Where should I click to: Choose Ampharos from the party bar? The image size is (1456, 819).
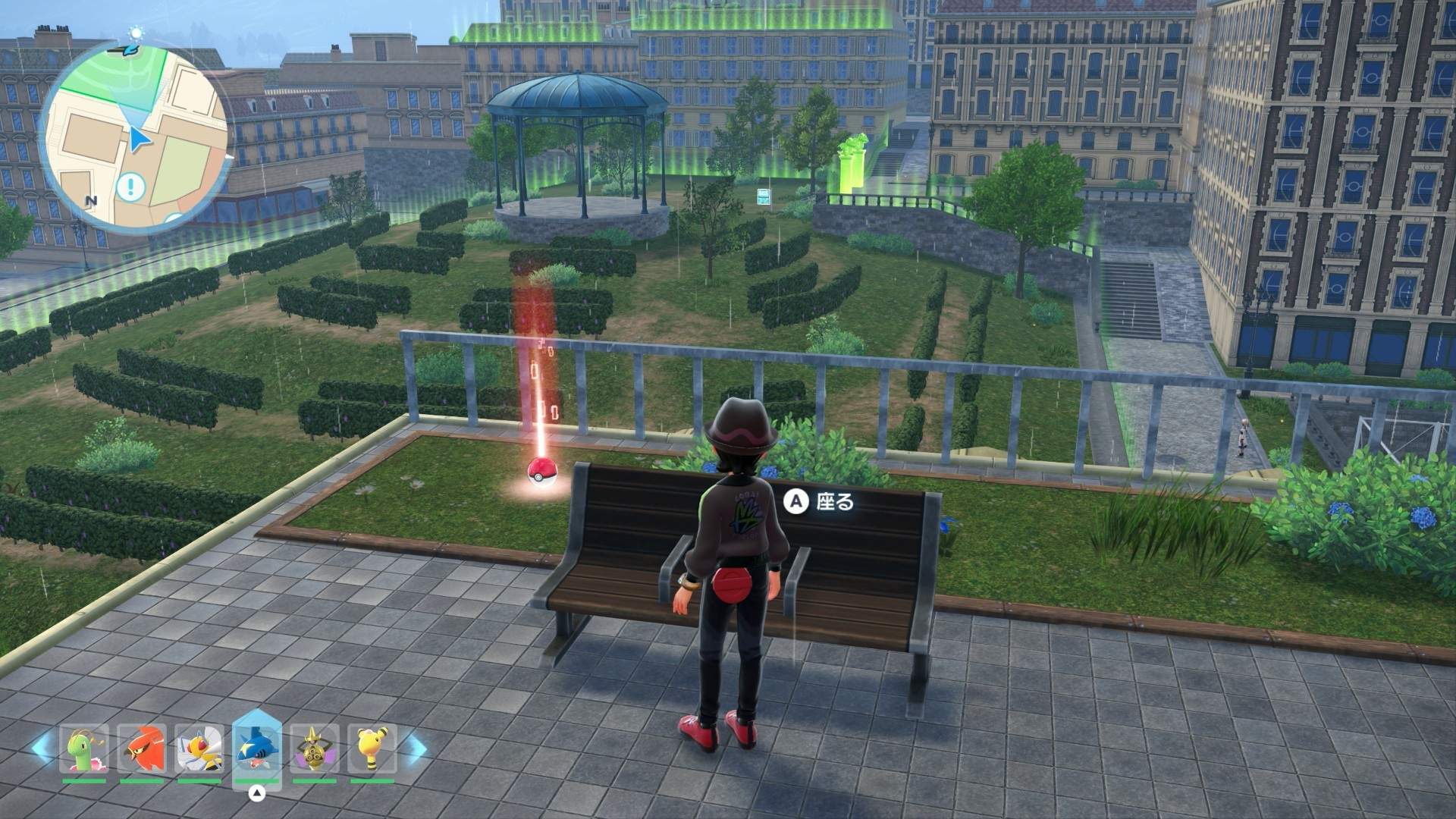[372, 749]
